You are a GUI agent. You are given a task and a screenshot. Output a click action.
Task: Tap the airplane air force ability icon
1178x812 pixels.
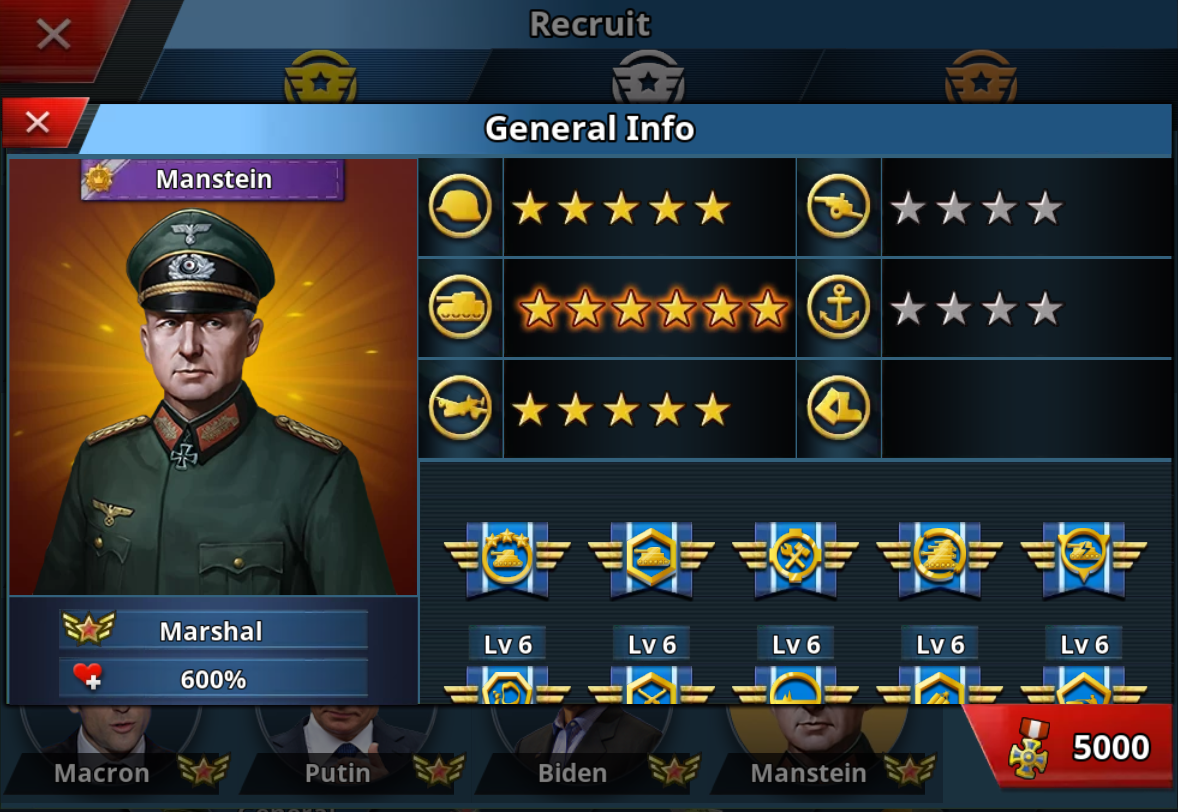click(460, 408)
